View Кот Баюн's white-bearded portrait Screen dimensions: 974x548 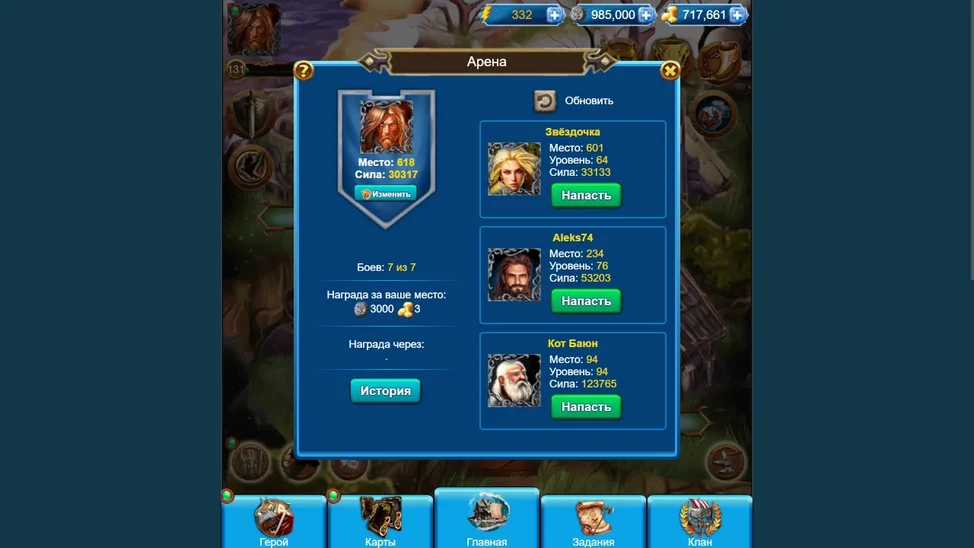(514, 381)
